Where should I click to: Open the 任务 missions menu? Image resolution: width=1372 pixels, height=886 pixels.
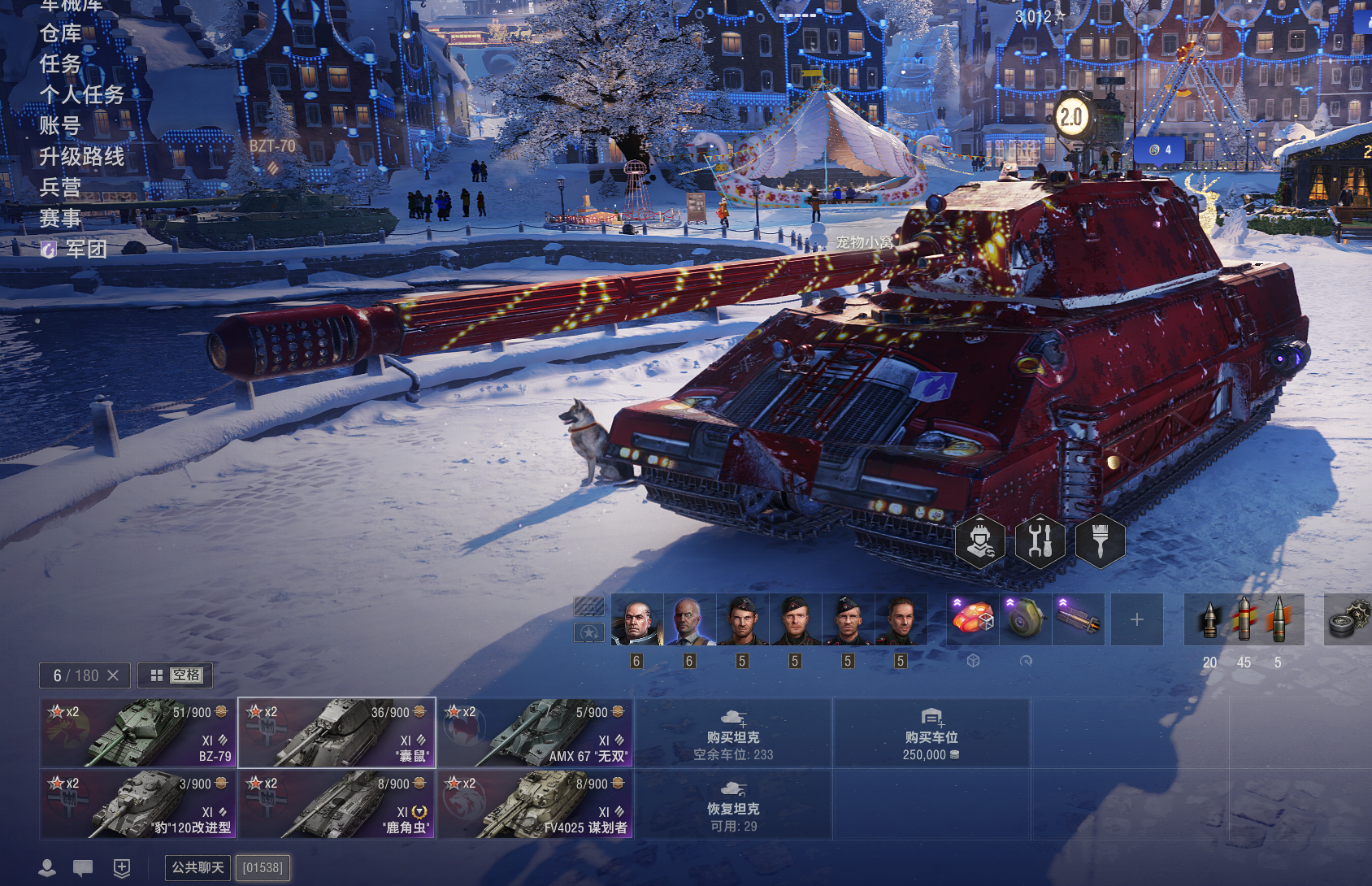(x=61, y=64)
